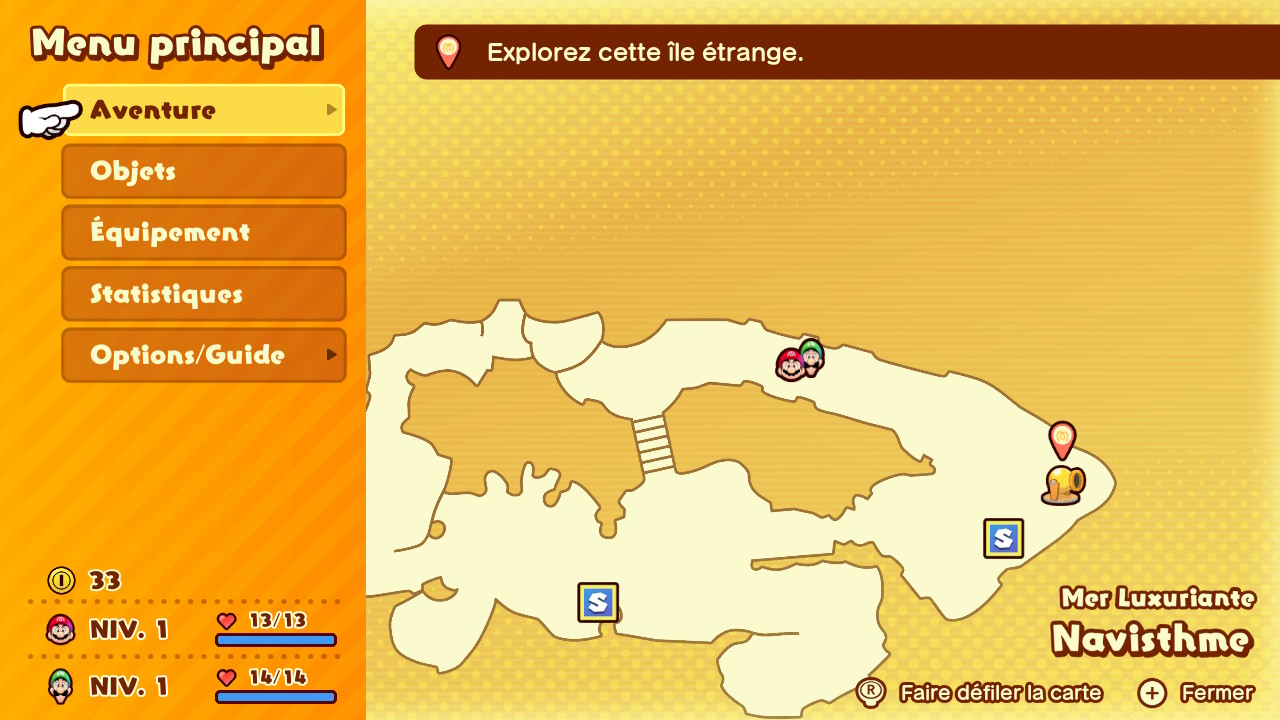Click the cannon landmark icon below the objective pin
Screen dimensions: 1280x720
click(1064, 484)
